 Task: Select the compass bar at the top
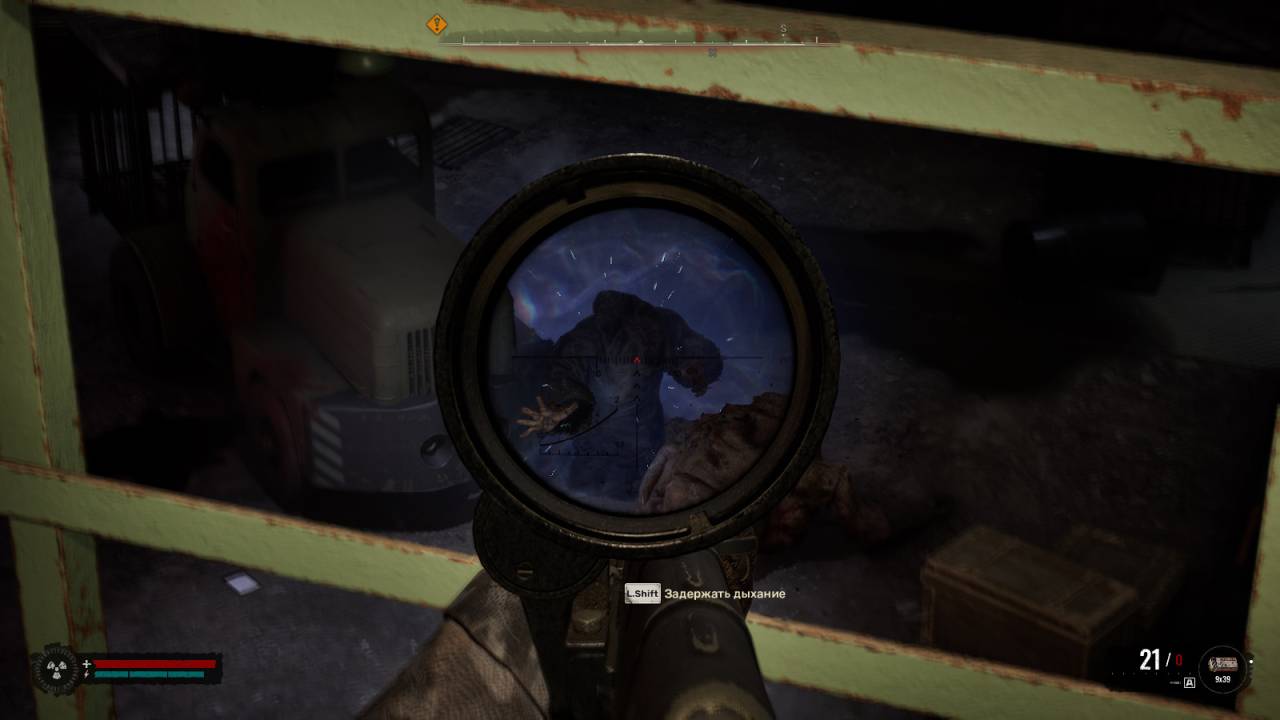click(640, 41)
